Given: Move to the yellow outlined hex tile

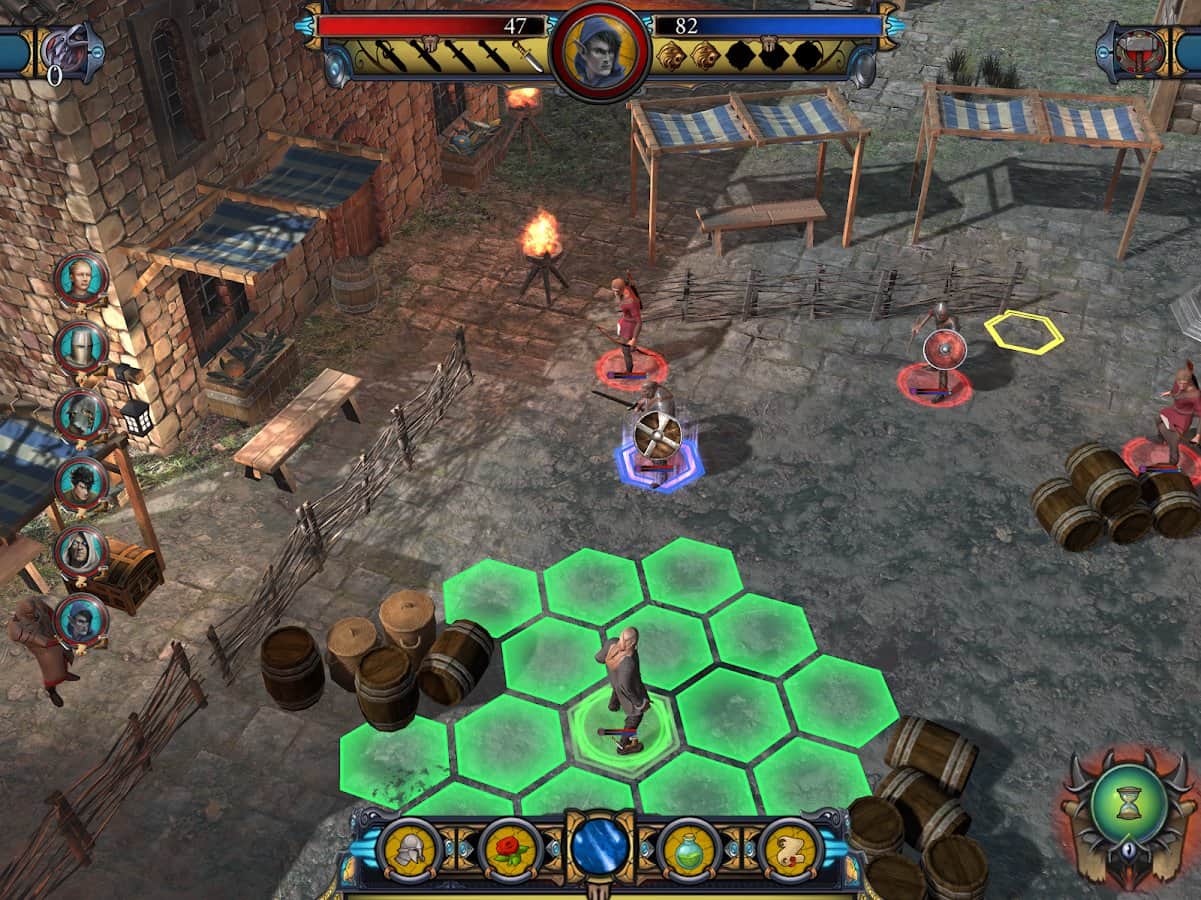Looking at the screenshot, I should 1023,332.
